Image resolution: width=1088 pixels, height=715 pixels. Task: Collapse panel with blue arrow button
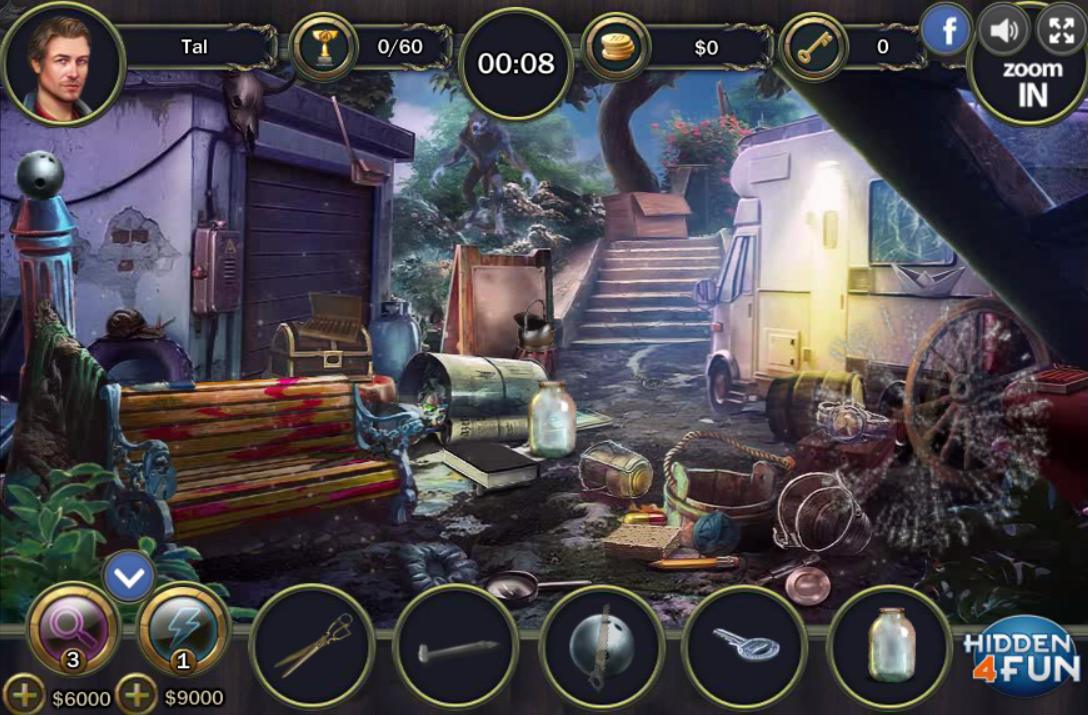(130, 576)
